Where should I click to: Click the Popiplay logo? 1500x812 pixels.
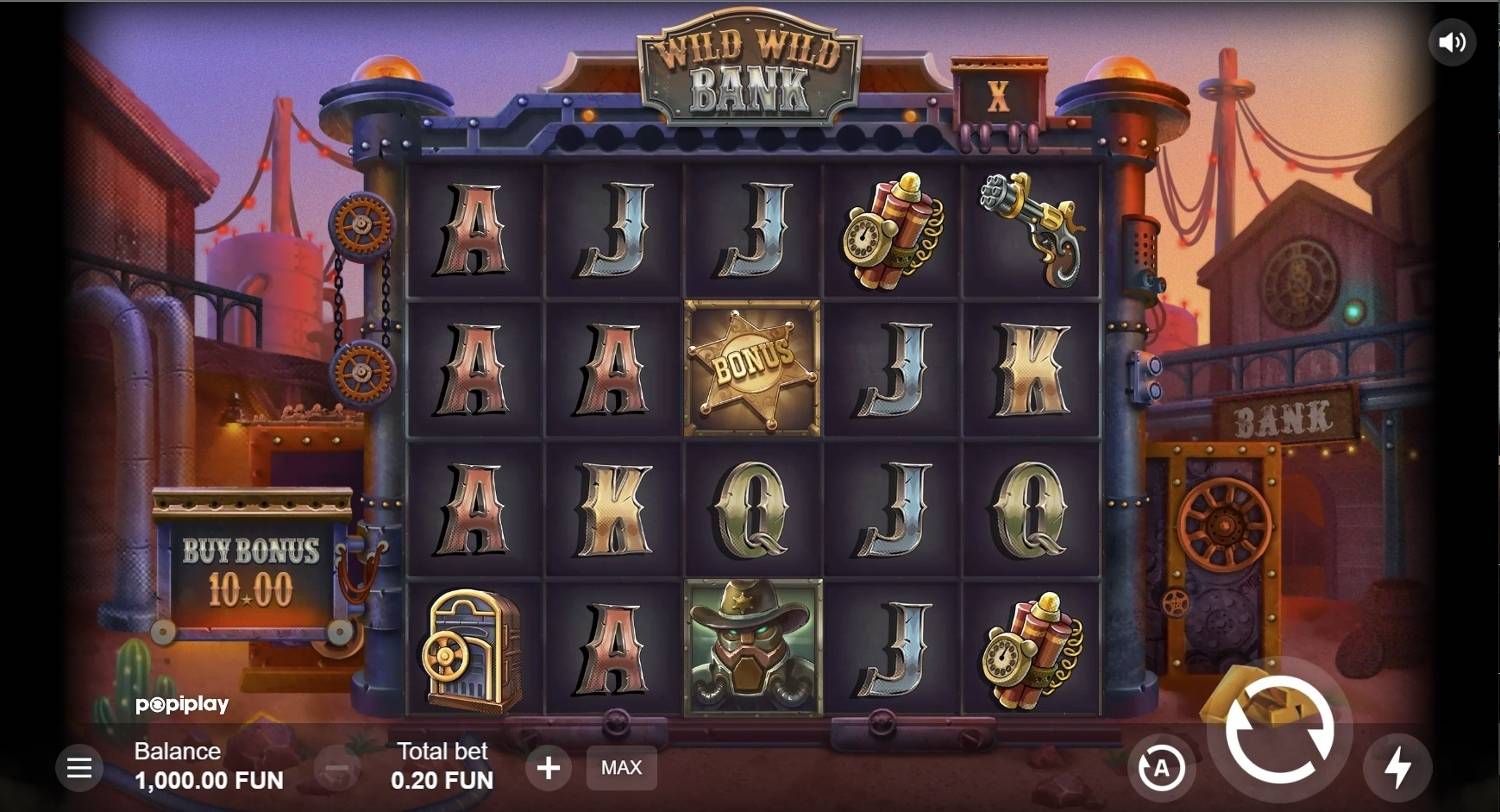pos(183,704)
